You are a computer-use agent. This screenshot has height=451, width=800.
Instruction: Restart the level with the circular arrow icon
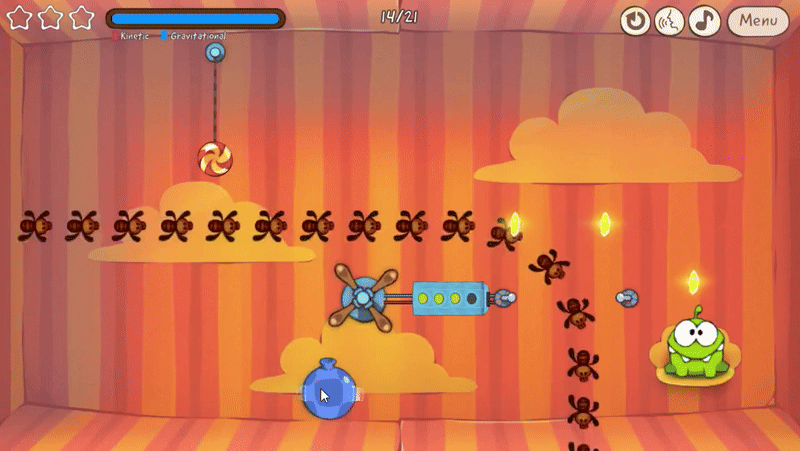[x=635, y=20]
